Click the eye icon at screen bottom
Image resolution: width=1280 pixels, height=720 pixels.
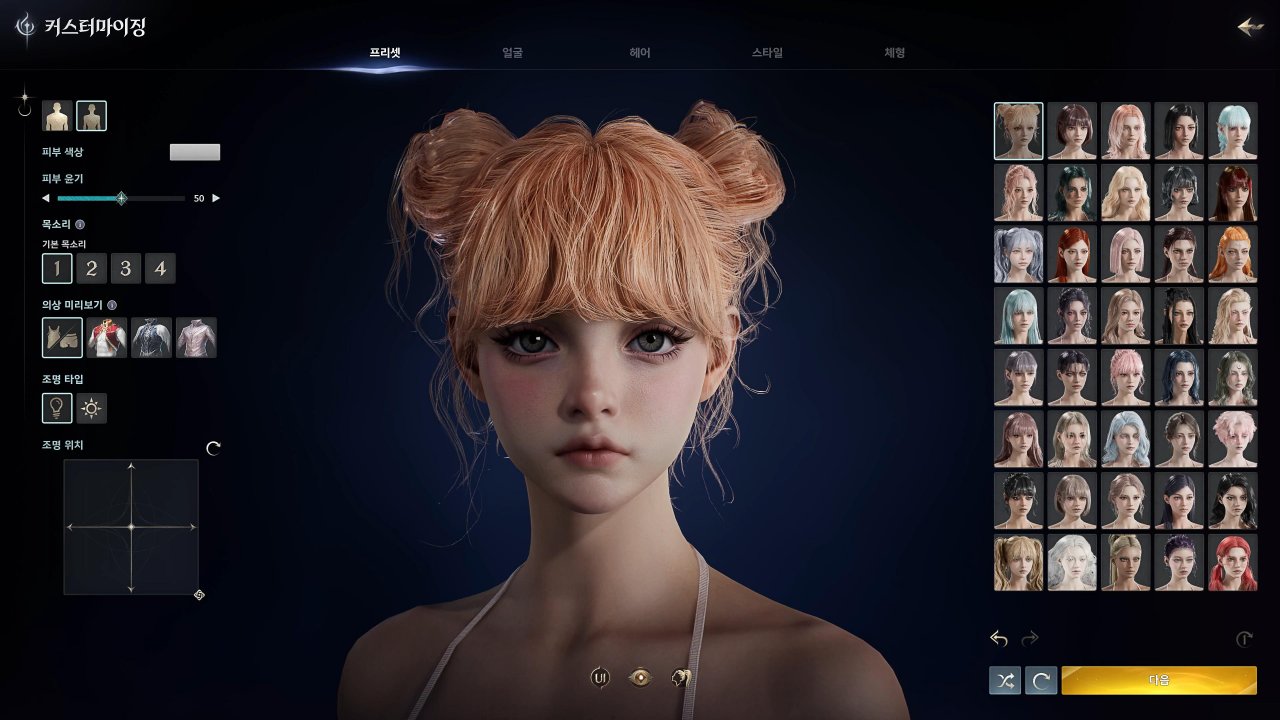point(639,677)
